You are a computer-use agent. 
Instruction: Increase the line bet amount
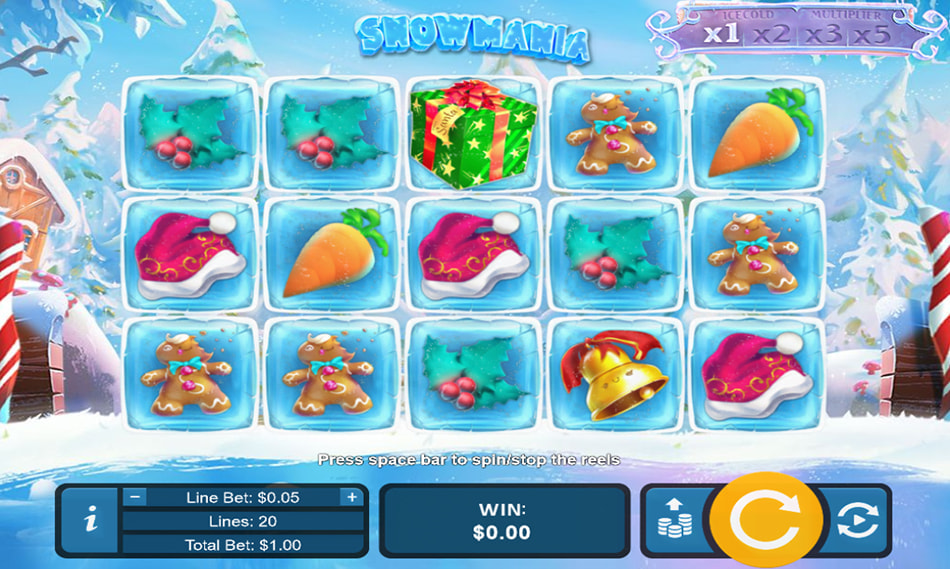click(351, 497)
